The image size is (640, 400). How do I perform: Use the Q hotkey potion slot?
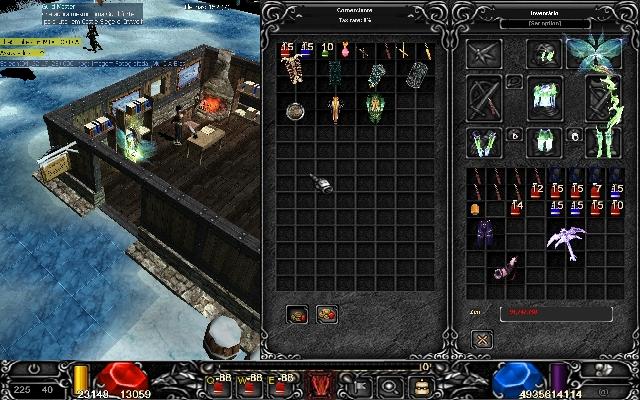pos(218,384)
